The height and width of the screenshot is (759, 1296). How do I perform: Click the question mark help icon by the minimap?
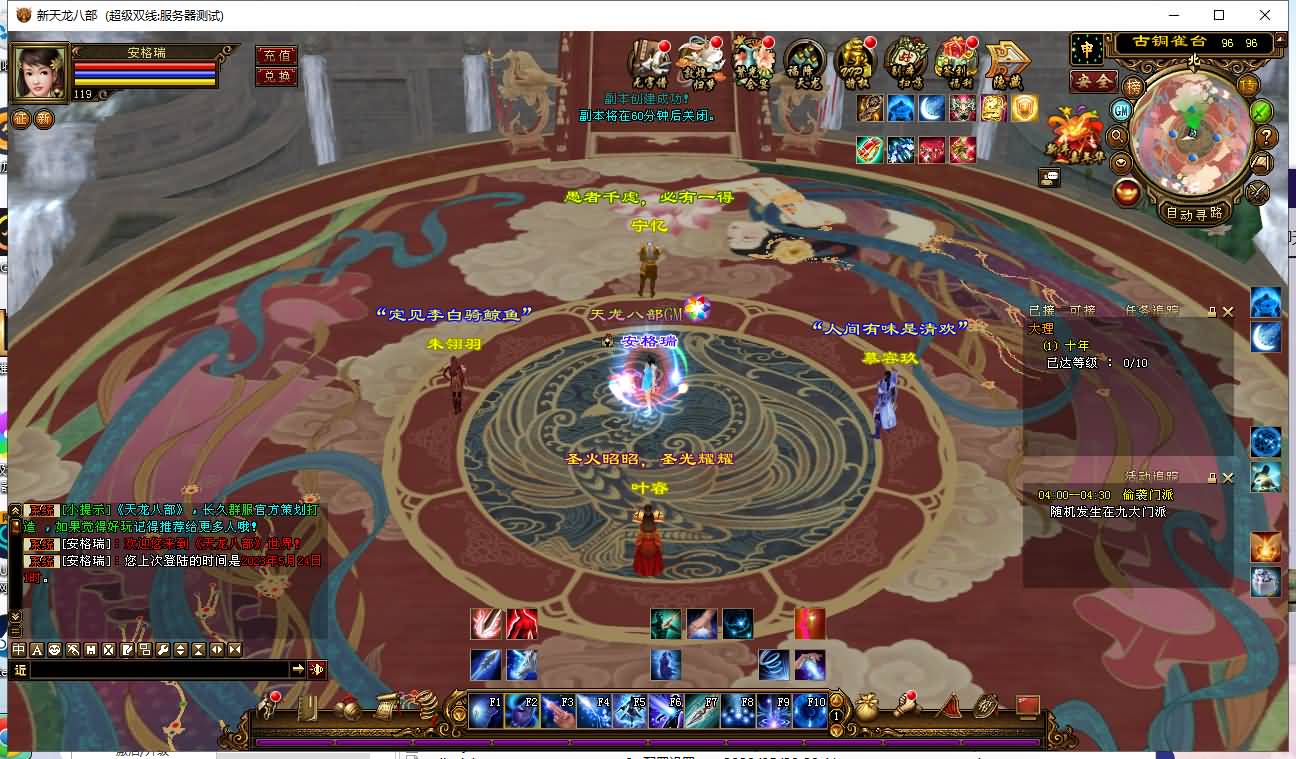tap(1266, 136)
